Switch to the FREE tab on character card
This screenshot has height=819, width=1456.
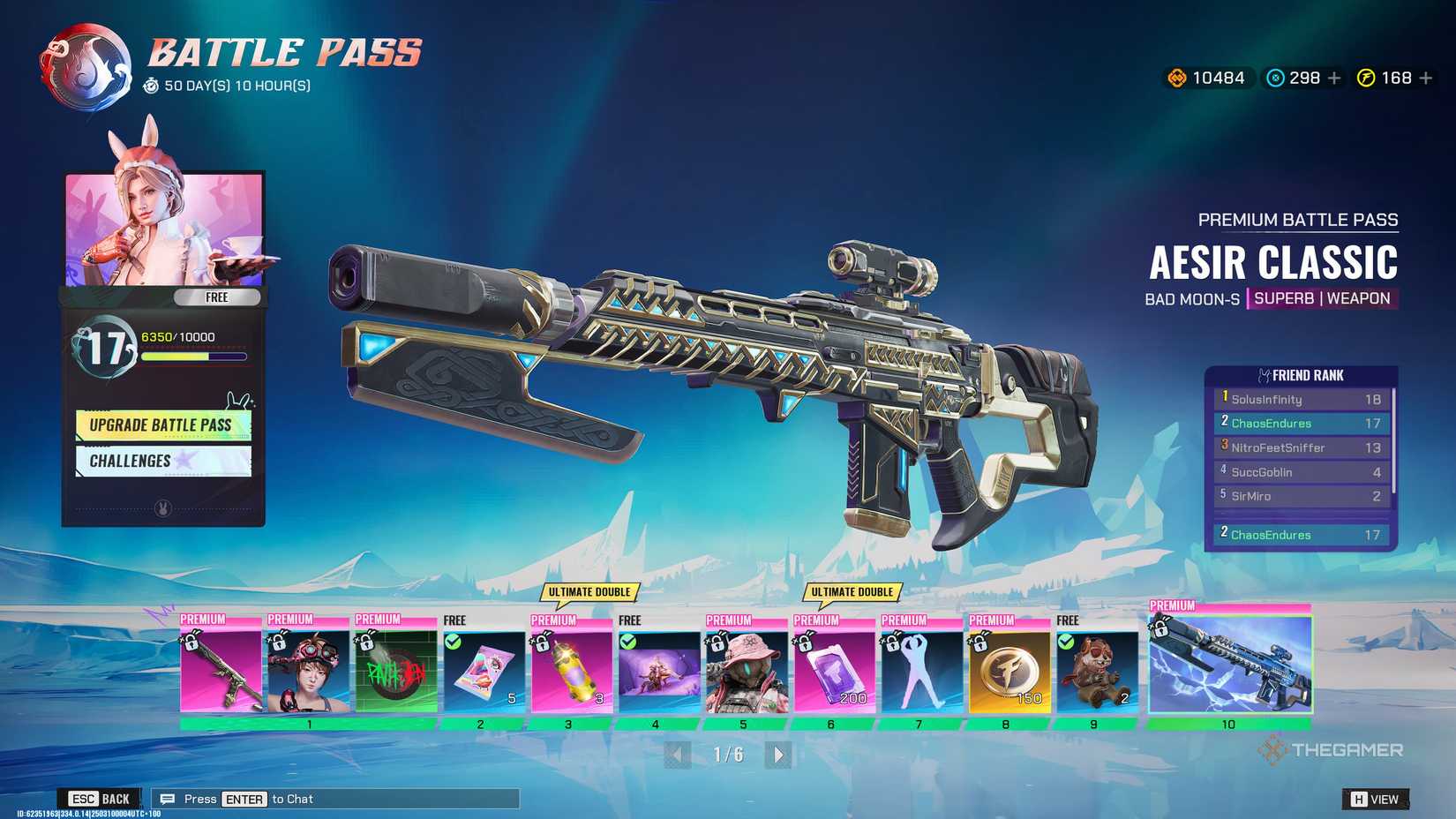(x=216, y=297)
